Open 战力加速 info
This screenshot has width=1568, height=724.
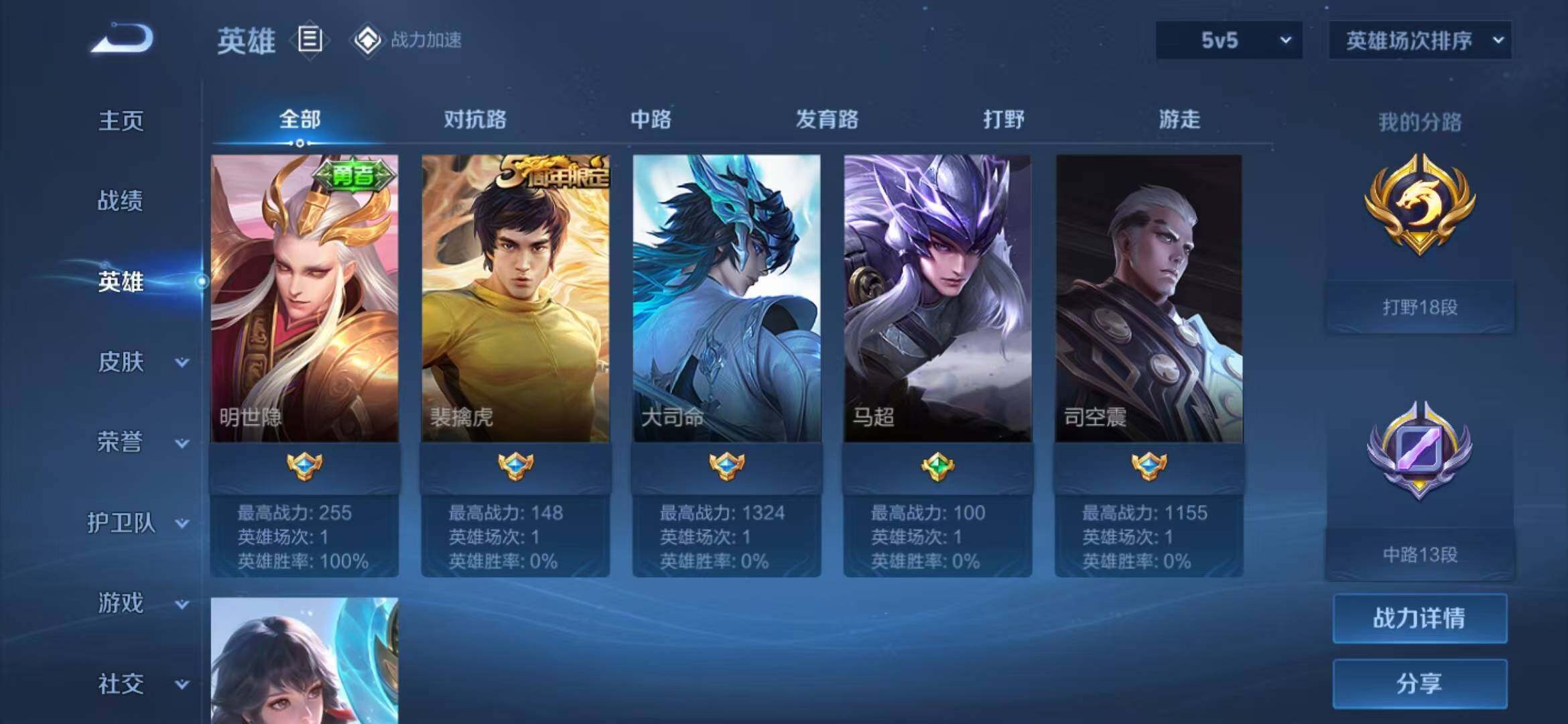tap(407, 40)
